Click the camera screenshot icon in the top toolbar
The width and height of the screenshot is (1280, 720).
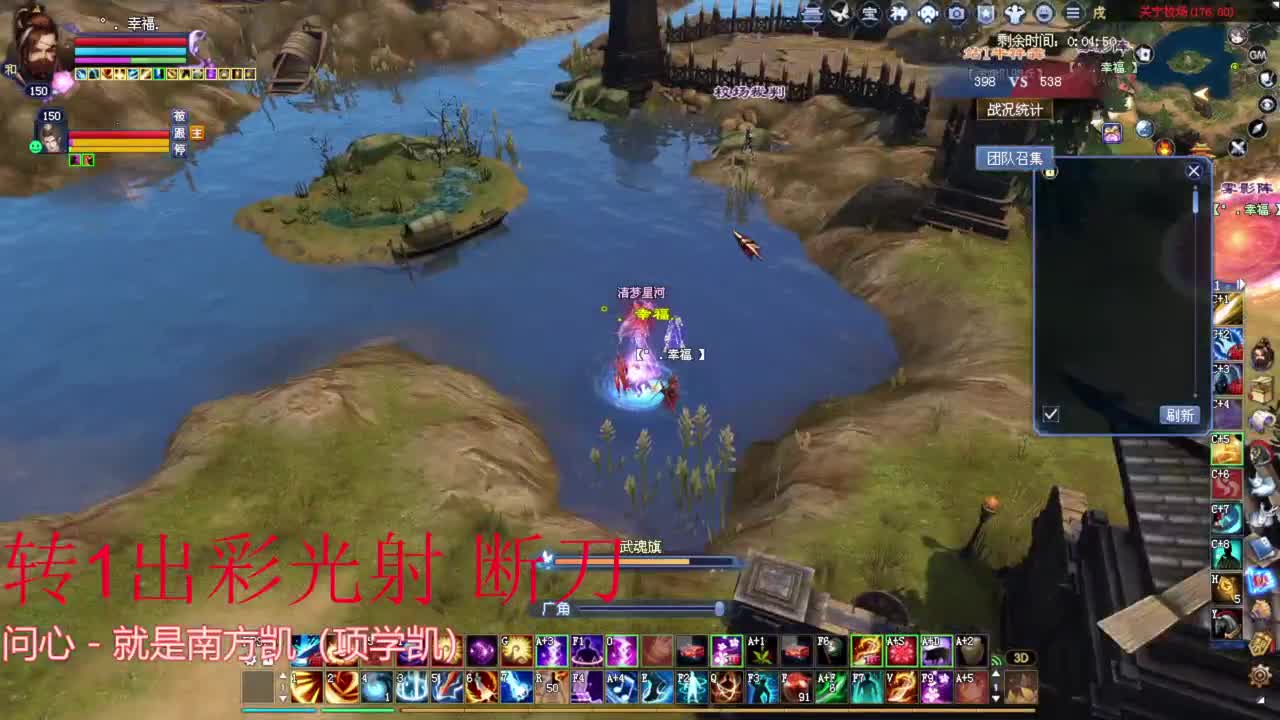[x=957, y=12]
